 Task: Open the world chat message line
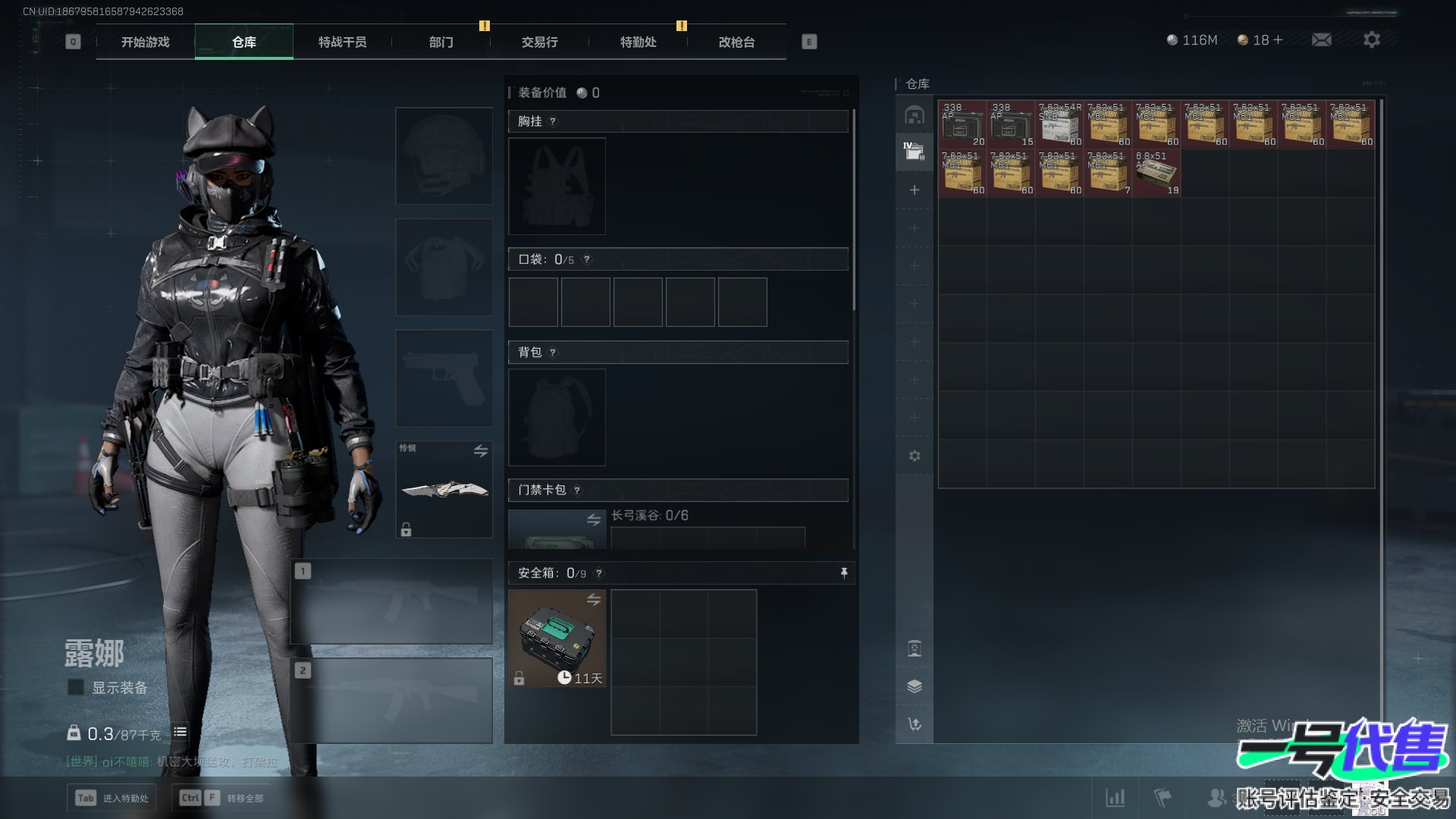point(172,761)
